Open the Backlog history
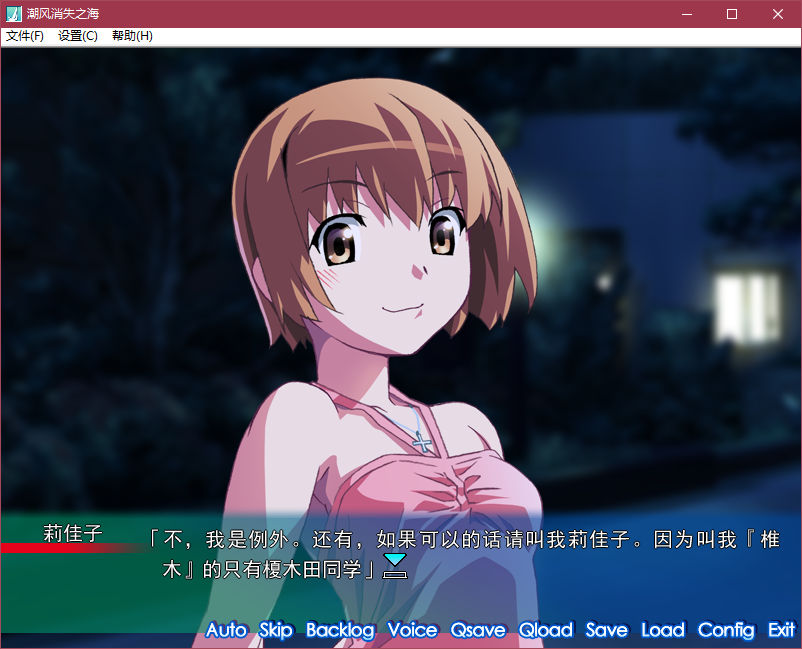Image resolution: width=802 pixels, height=649 pixels. pos(340,630)
